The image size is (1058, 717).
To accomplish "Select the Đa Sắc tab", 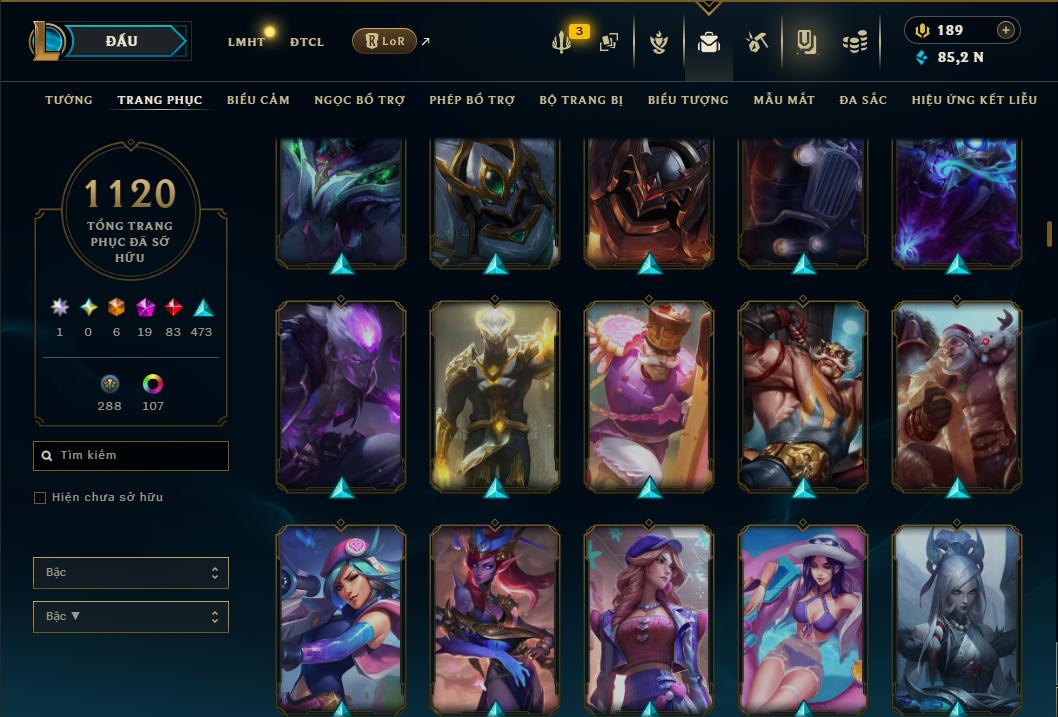I will [x=863, y=100].
